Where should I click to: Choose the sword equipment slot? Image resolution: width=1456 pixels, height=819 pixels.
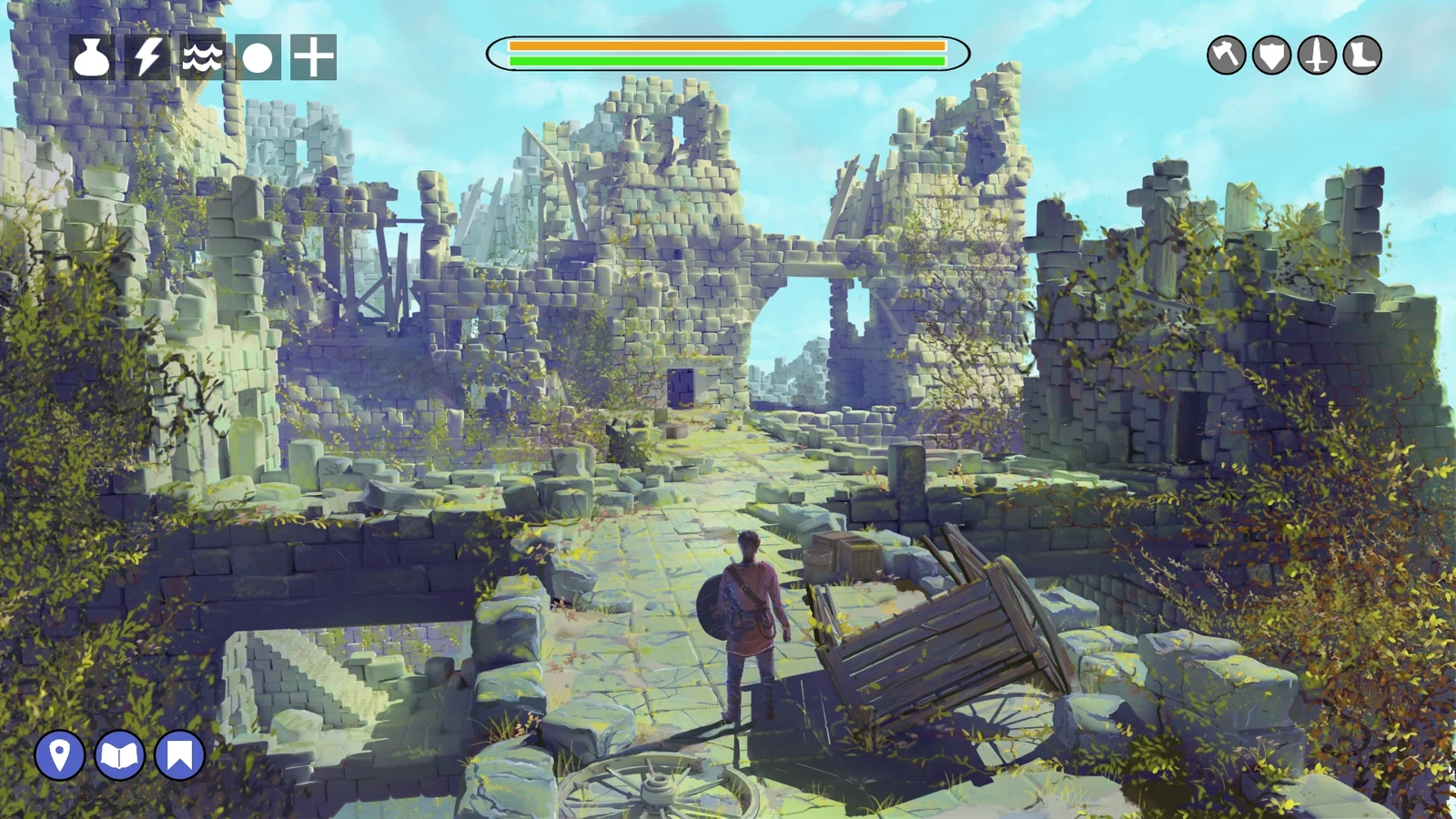(1317, 56)
